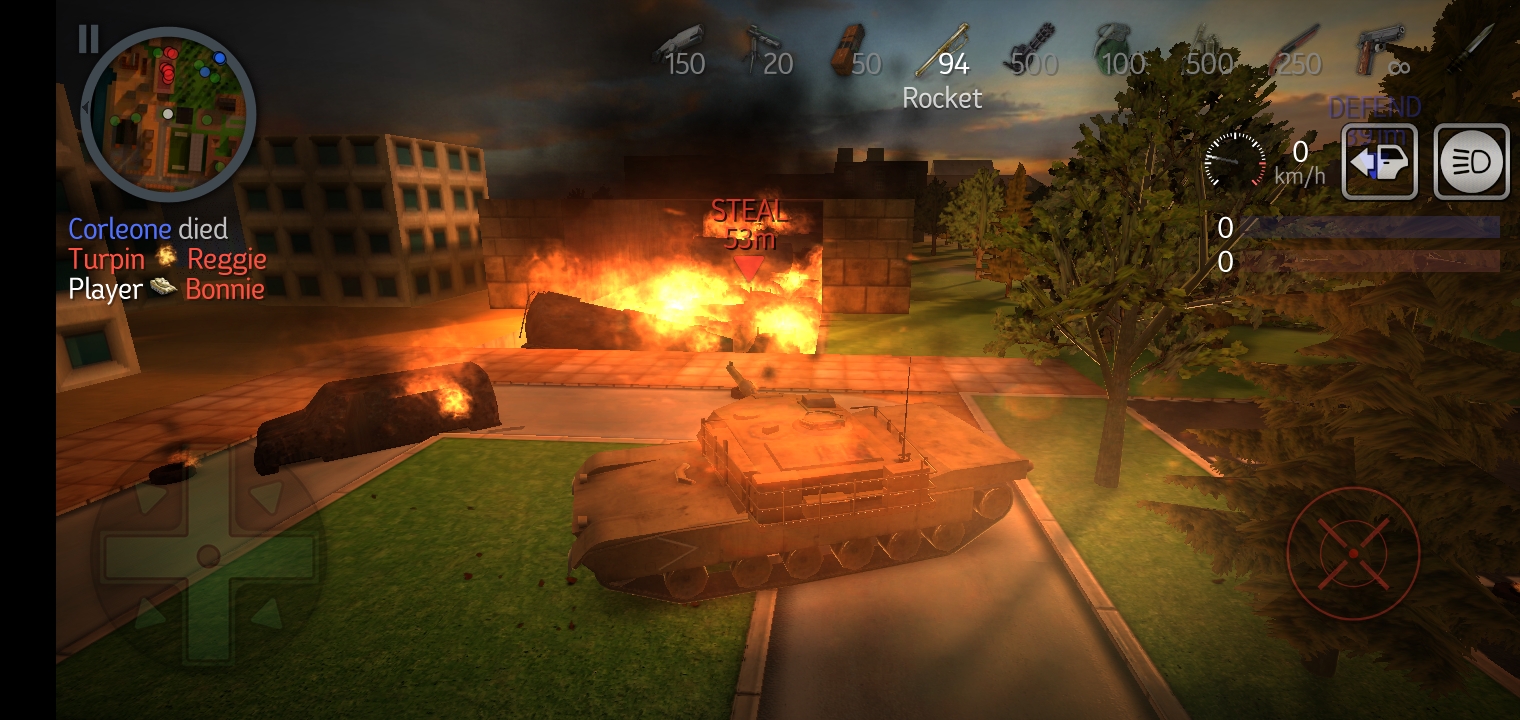
Task: Pause the game with the pause icon
Action: (88, 39)
